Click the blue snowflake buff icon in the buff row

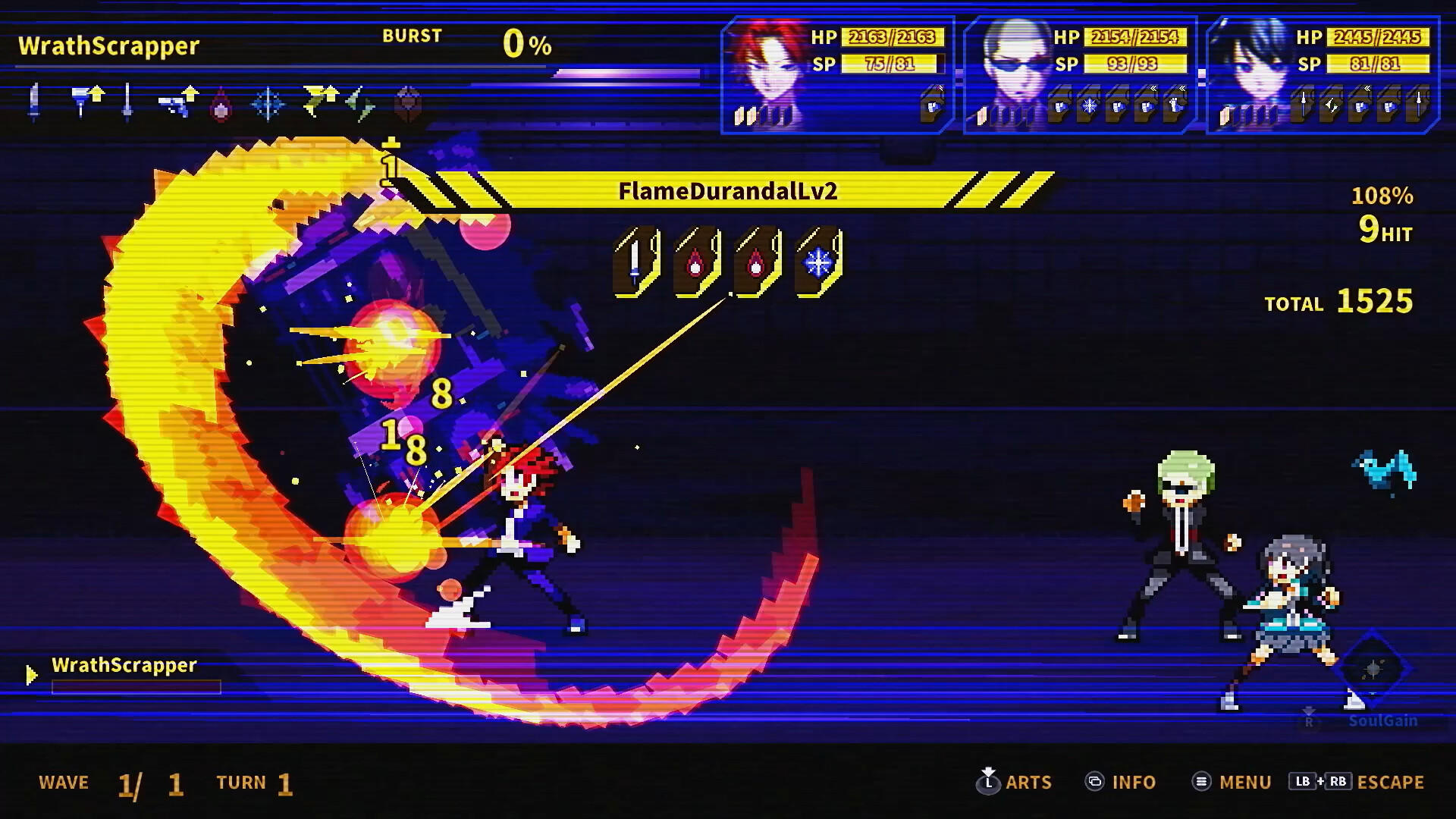tap(268, 102)
